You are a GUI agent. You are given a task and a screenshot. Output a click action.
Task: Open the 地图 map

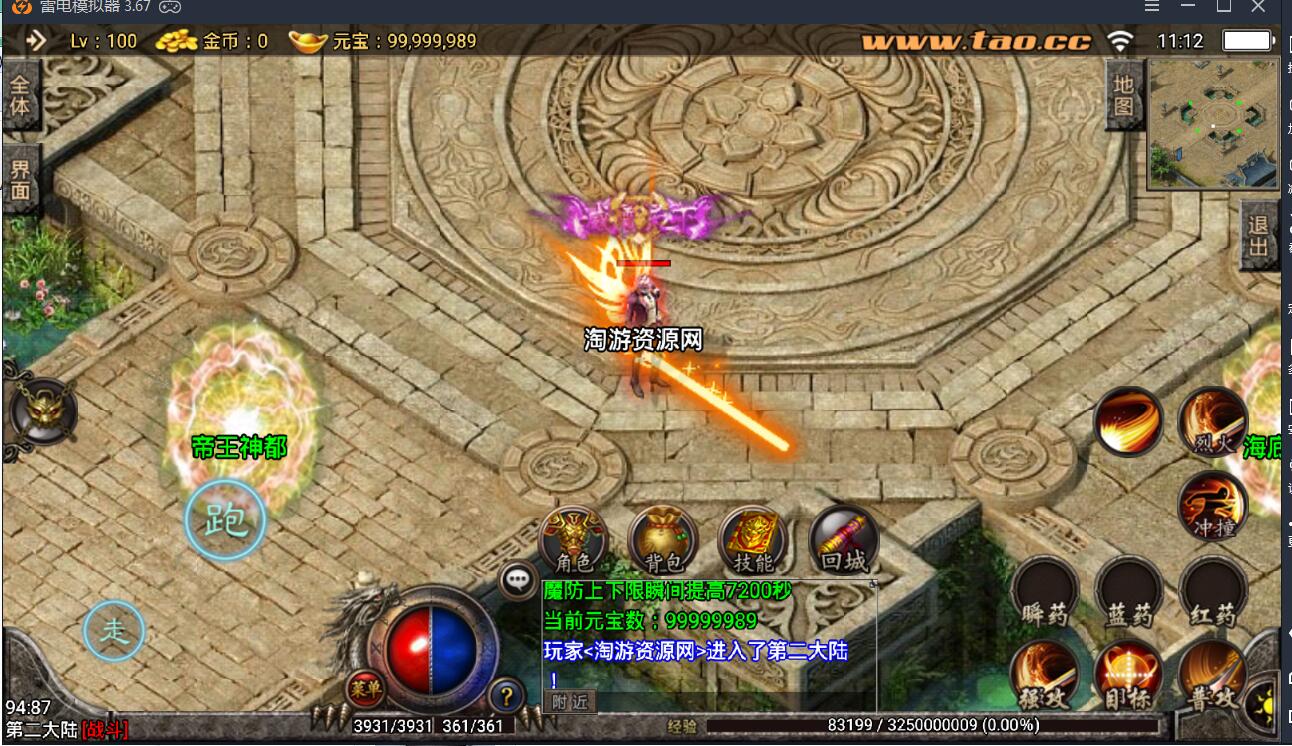pyautogui.click(x=1123, y=95)
